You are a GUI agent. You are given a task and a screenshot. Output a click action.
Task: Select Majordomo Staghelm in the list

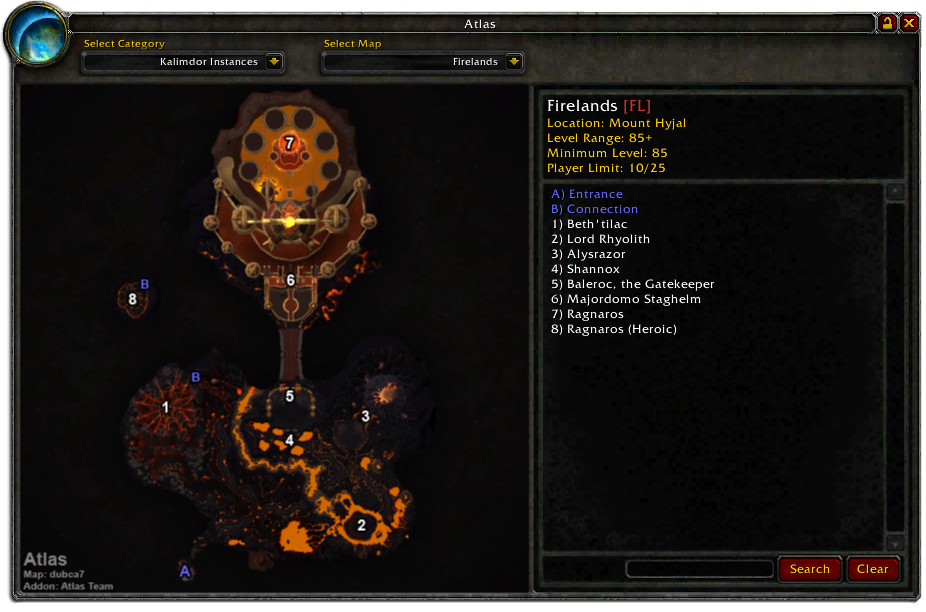(625, 299)
